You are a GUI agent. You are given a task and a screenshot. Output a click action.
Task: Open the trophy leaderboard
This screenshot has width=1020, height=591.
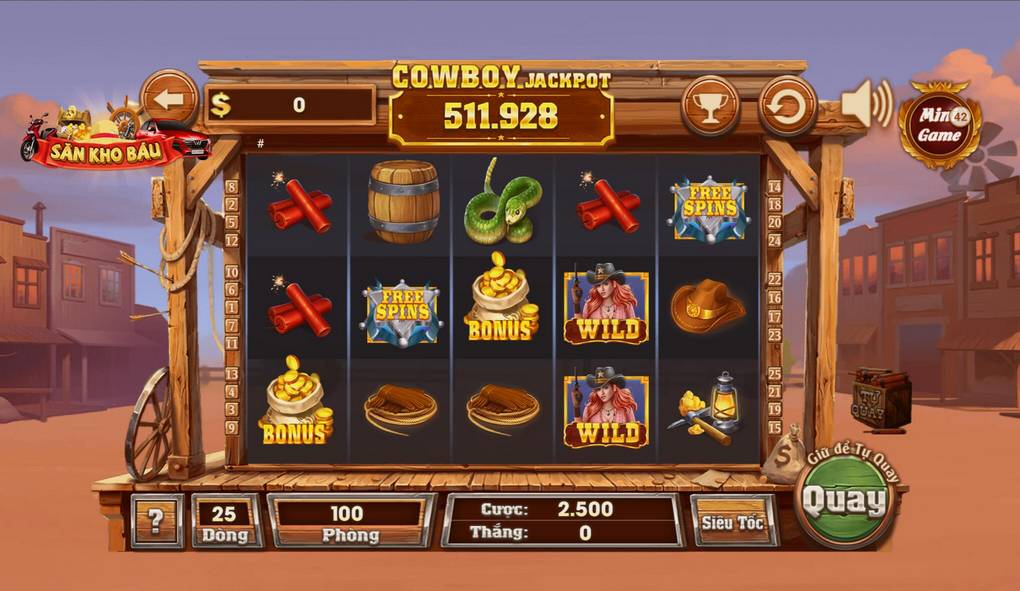pyautogui.click(x=710, y=106)
